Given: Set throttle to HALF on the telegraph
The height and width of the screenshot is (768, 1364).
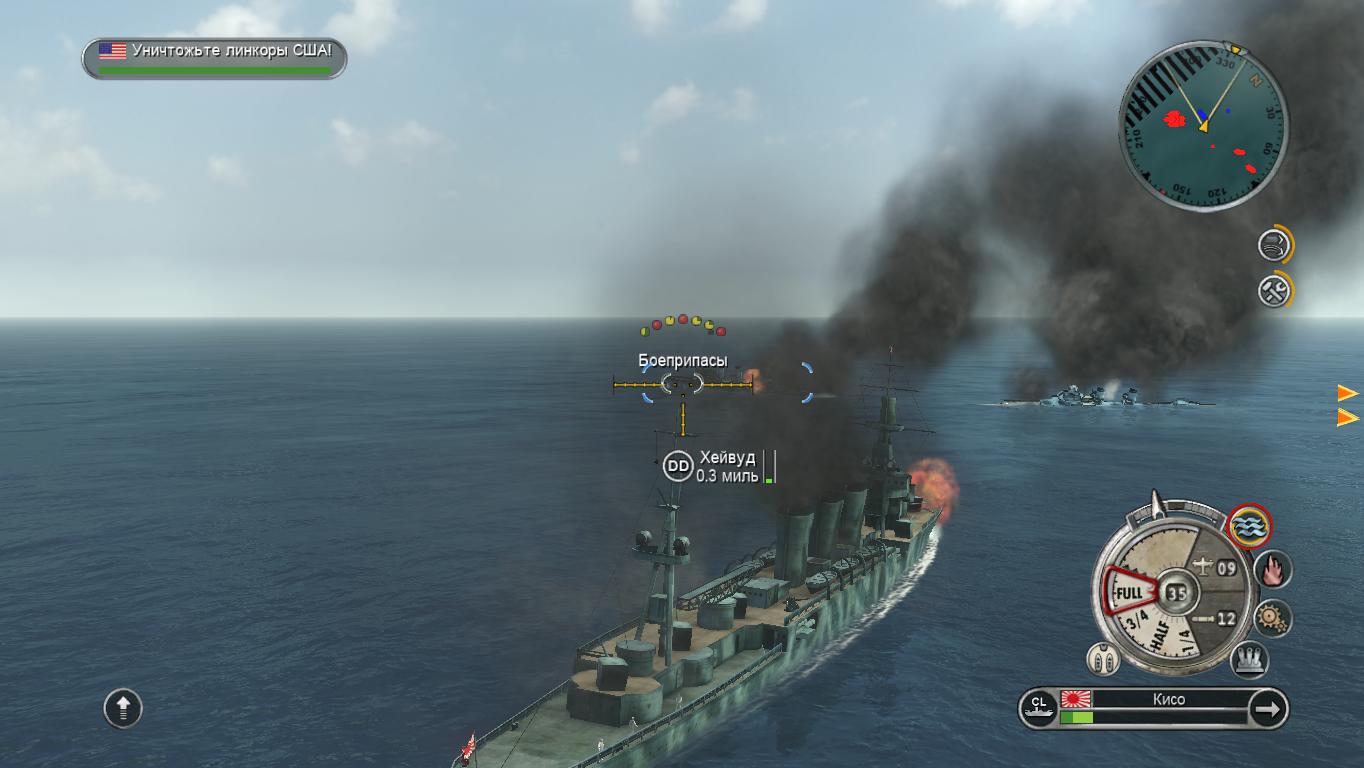Looking at the screenshot, I should [1162, 634].
